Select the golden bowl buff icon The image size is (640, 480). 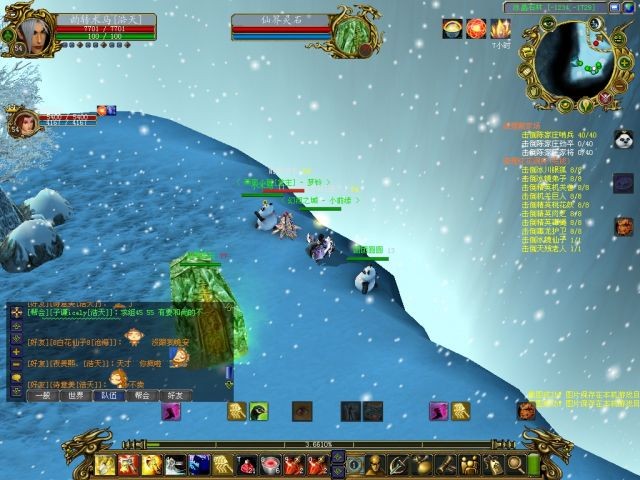click(x=452, y=29)
